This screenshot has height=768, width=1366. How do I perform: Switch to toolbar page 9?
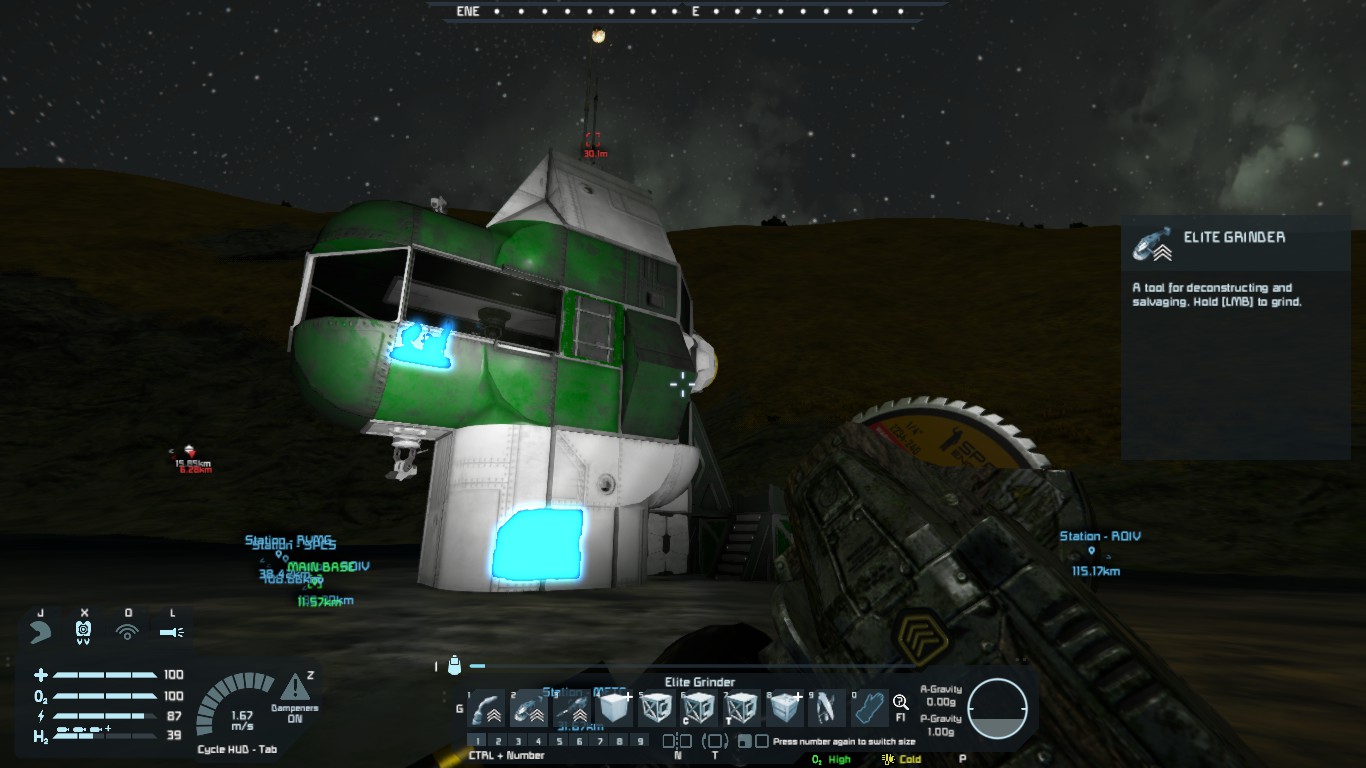(641, 742)
